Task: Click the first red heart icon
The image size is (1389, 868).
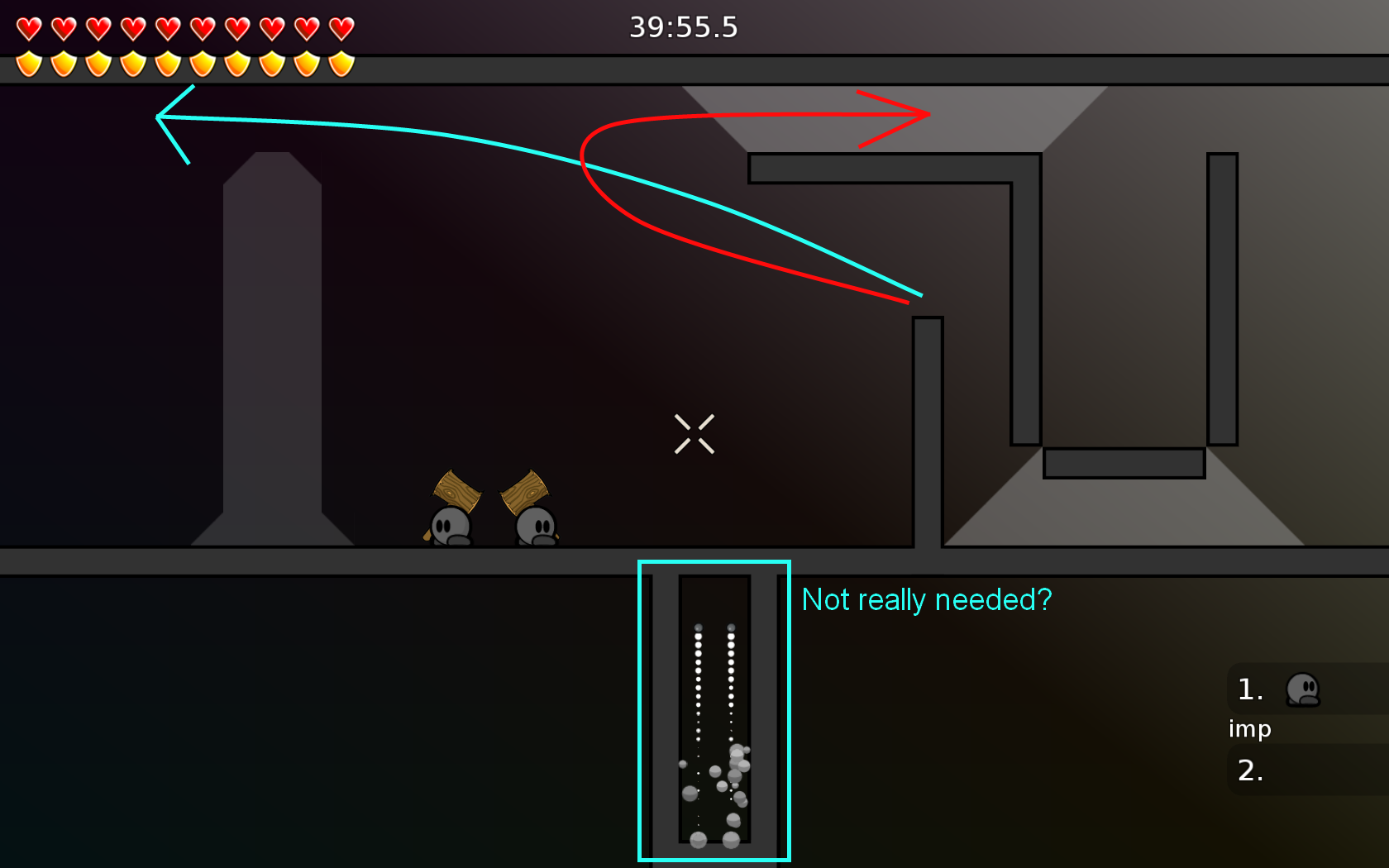Action: [27, 26]
